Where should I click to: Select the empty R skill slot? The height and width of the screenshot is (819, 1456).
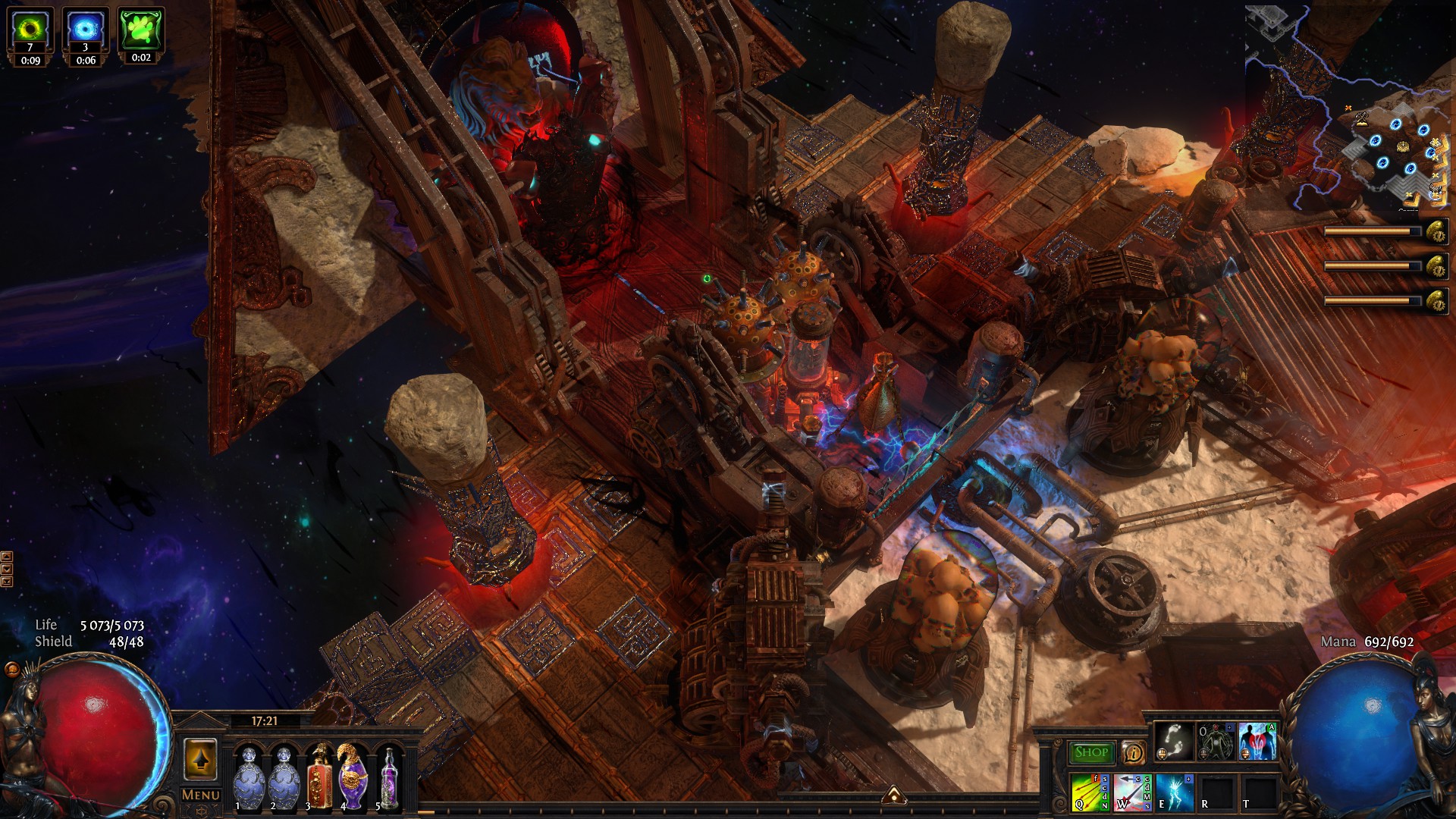tap(1216, 792)
